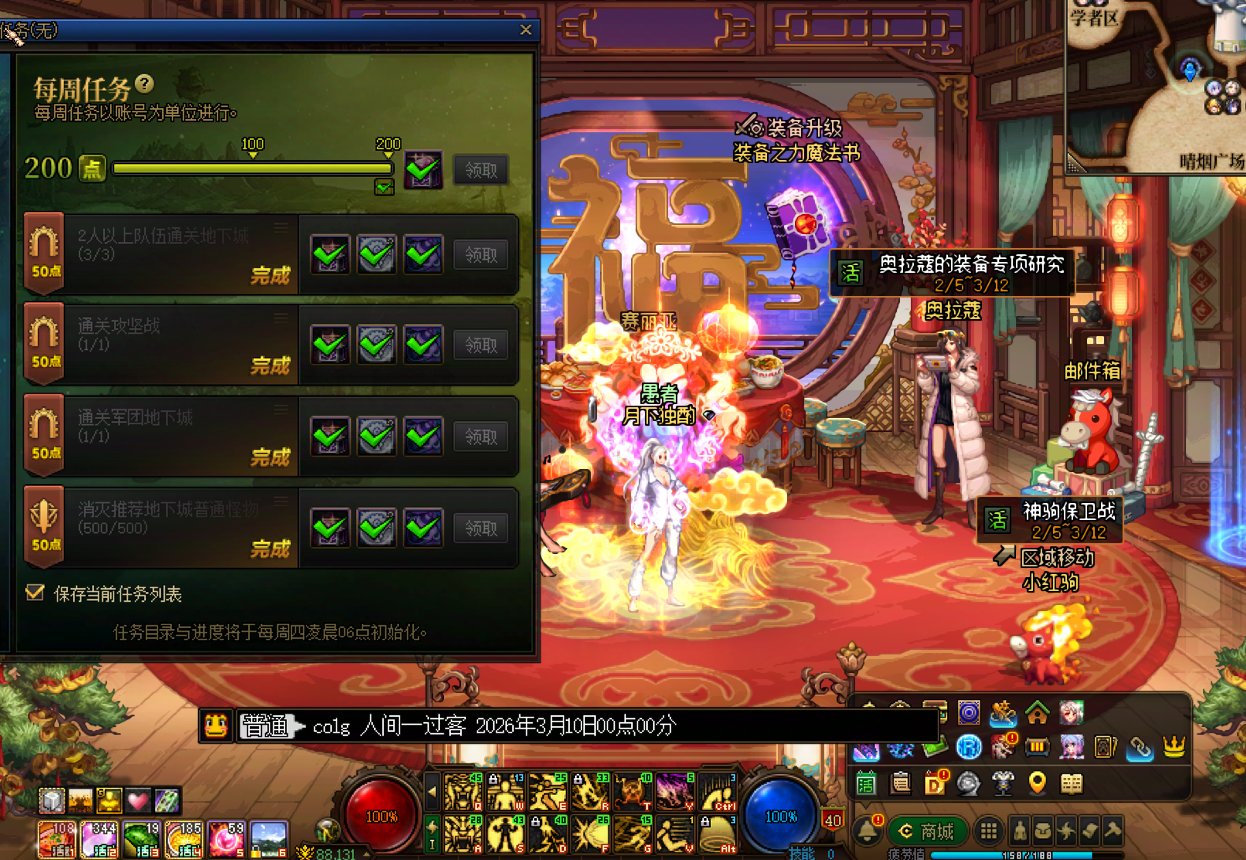Screen dimensions: 1246x860
Task: Open the chain link icon
Action: point(1139,747)
